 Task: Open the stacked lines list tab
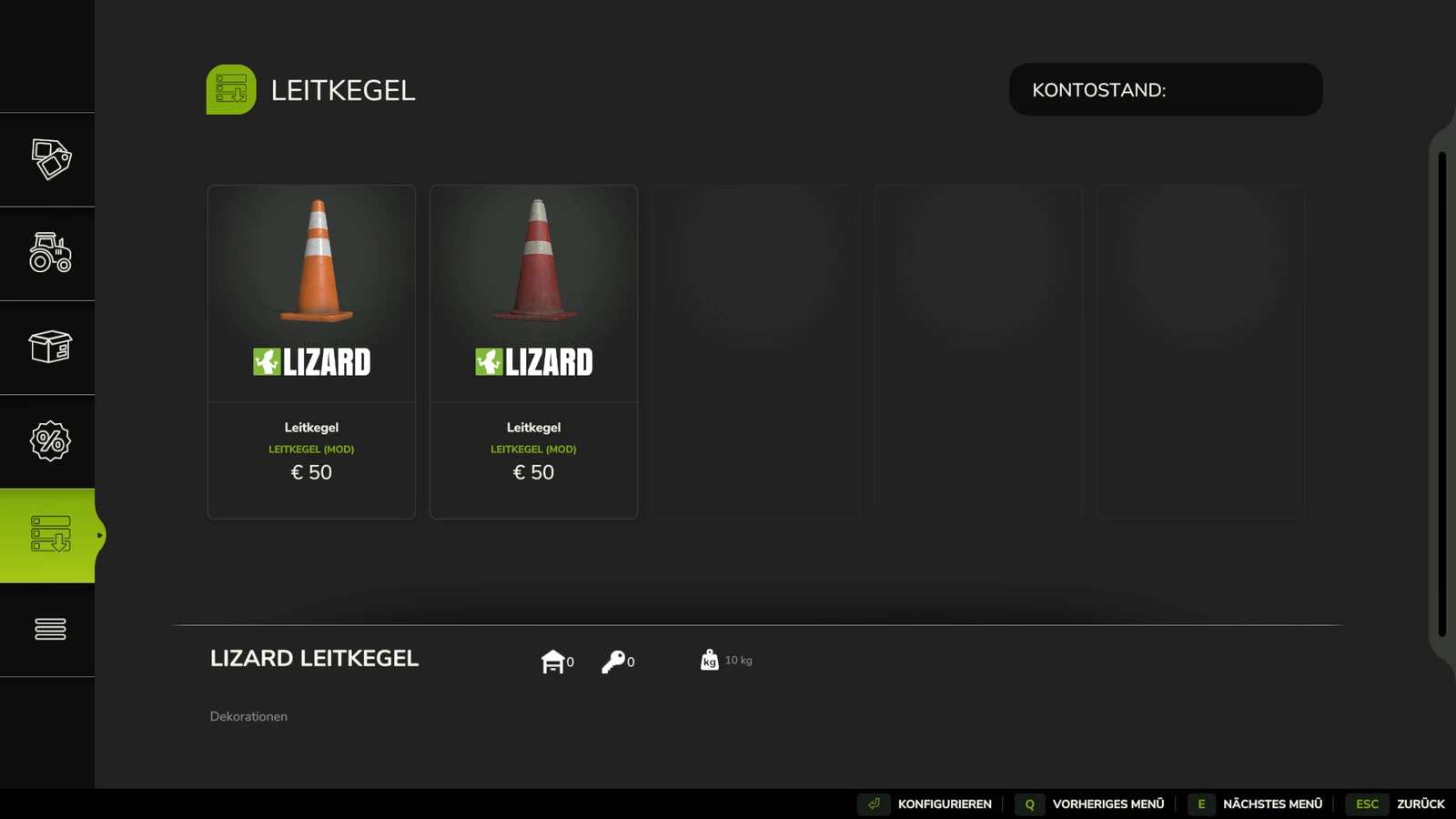(50, 629)
